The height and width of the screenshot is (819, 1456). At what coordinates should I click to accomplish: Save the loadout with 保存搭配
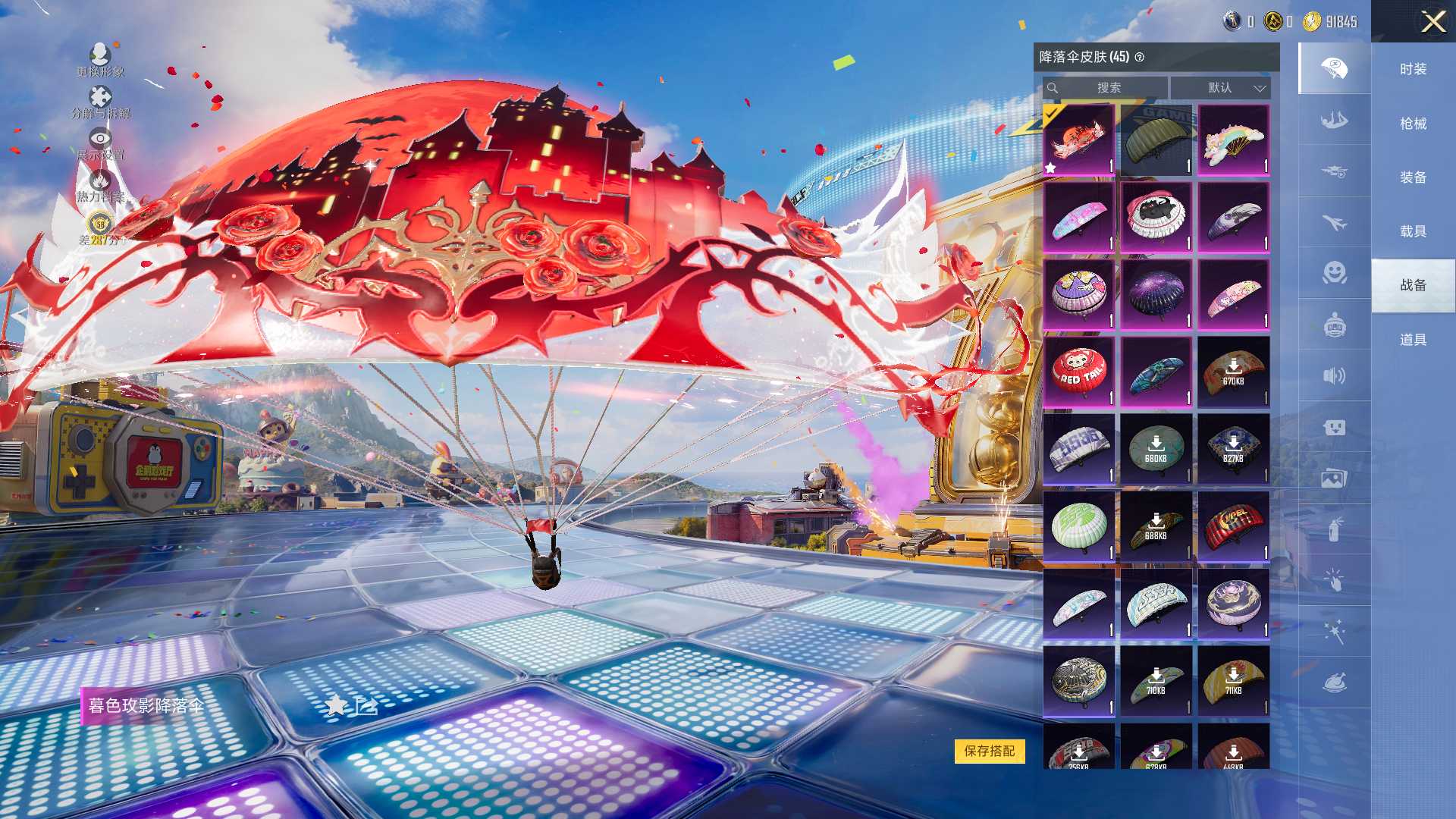click(x=989, y=751)
